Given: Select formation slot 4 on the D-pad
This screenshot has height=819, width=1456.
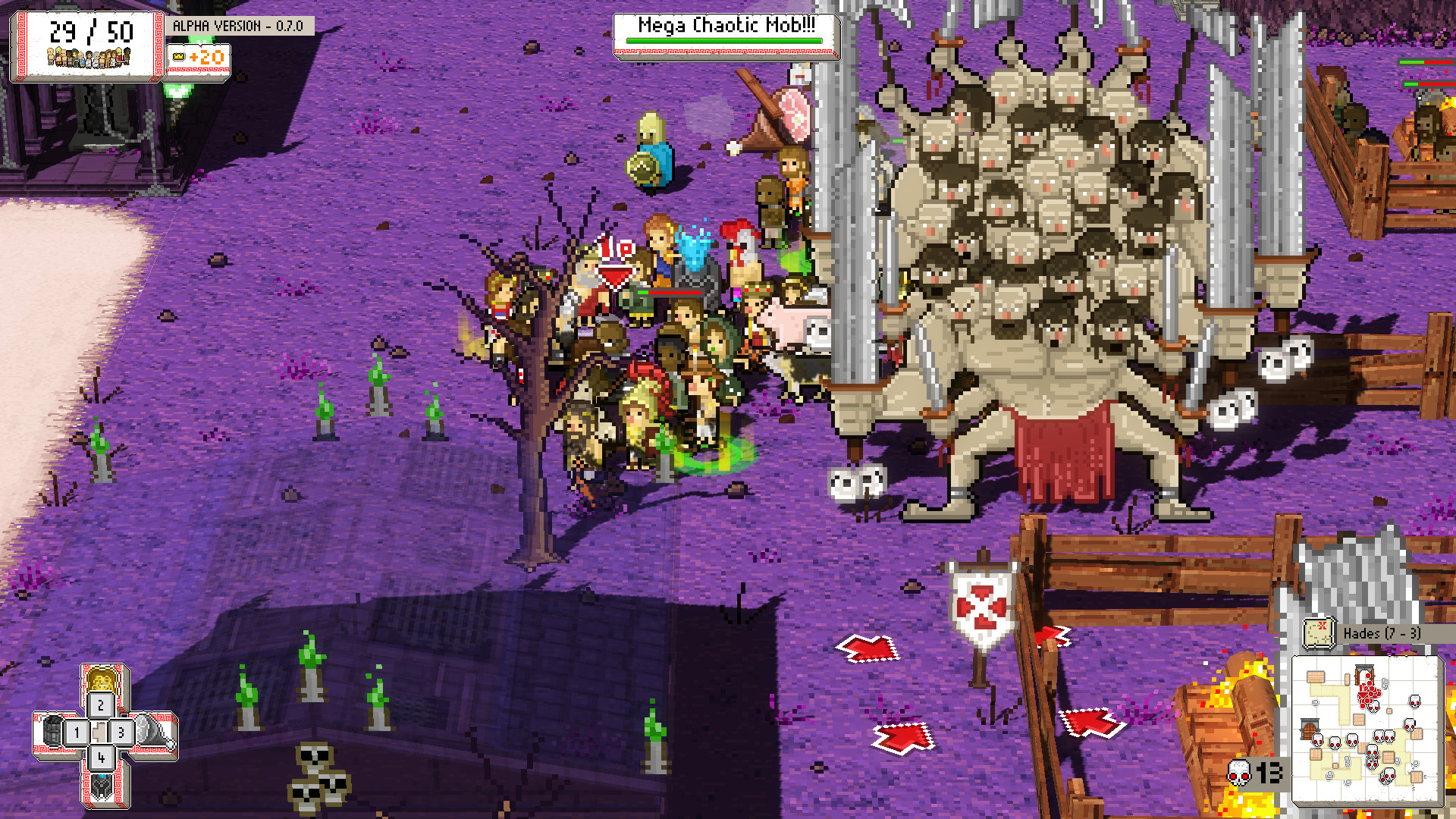Looking at the screenshot, I should coord(101,758).
